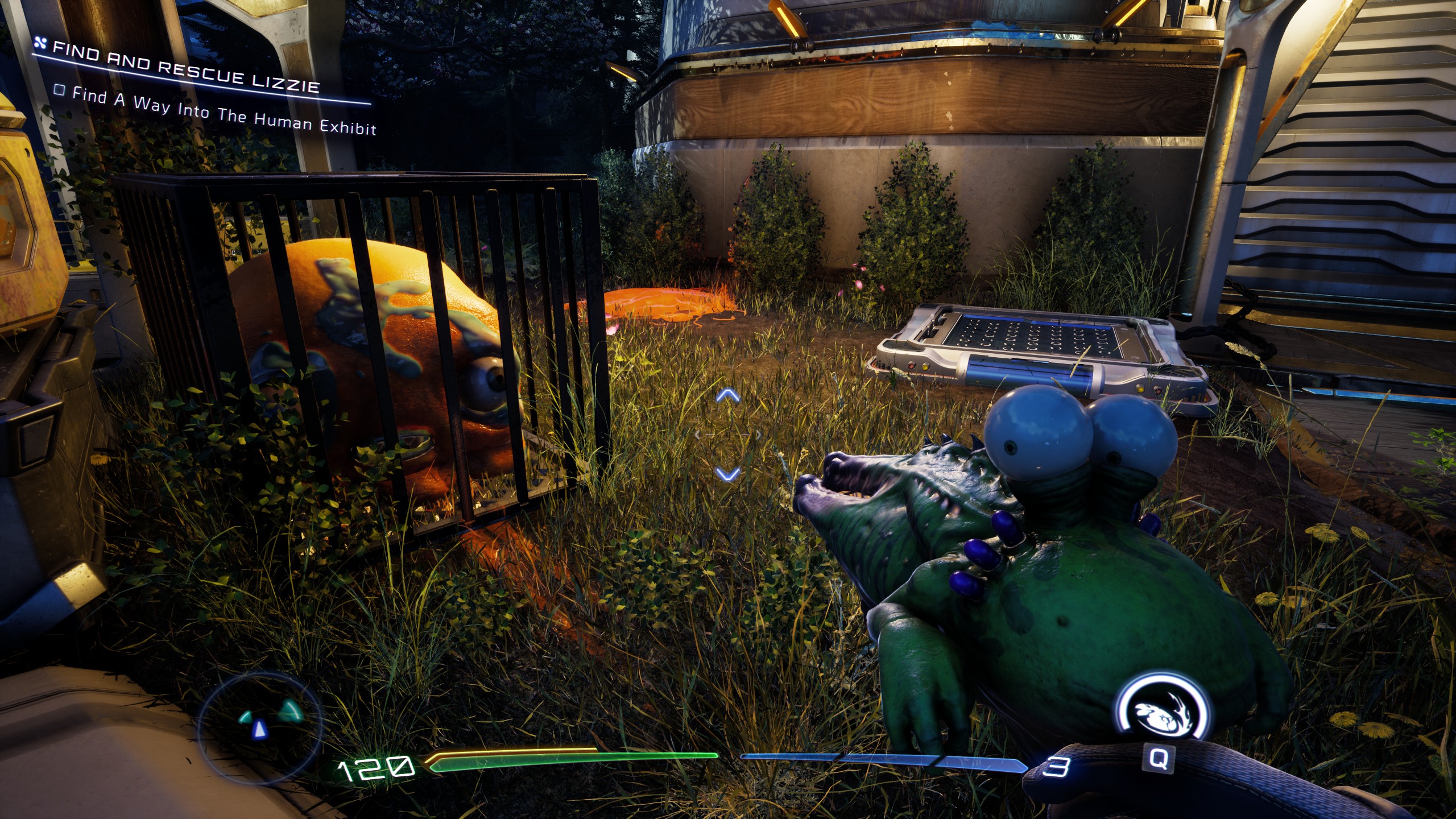Open the Find and Rescue Lizzie quest tracker
The image size is (1456, 819).
185,68
